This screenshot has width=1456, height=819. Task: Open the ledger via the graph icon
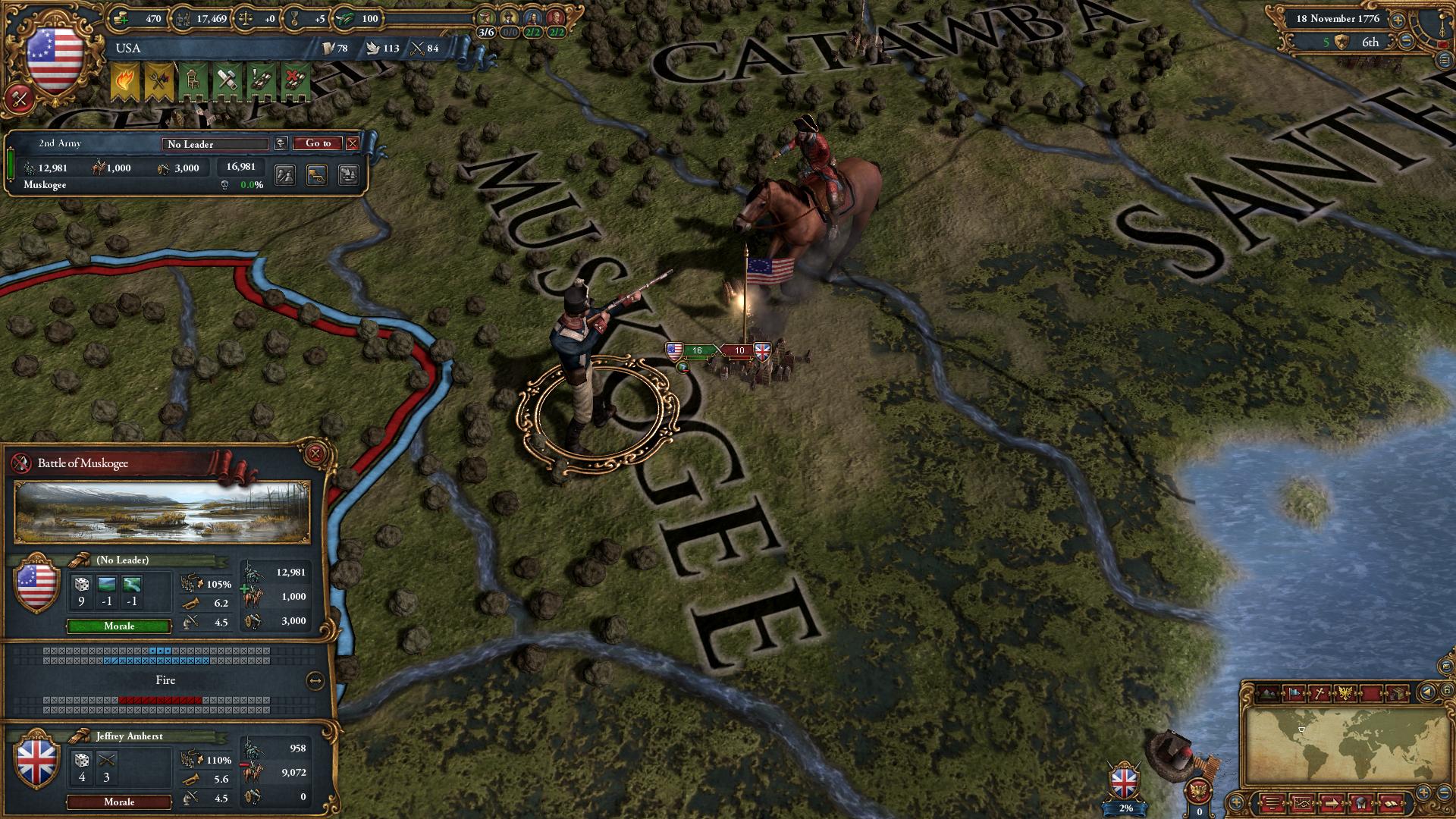tap(1303, 802)
